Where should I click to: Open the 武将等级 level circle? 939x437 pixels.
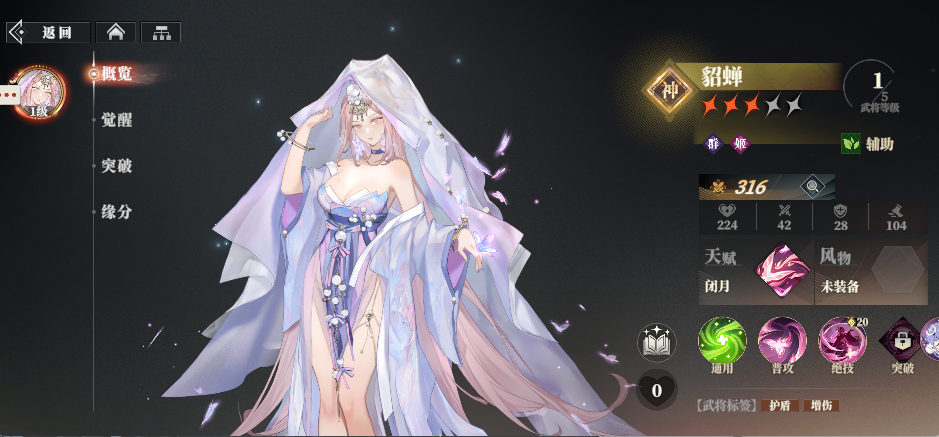[x=878, y=87]
